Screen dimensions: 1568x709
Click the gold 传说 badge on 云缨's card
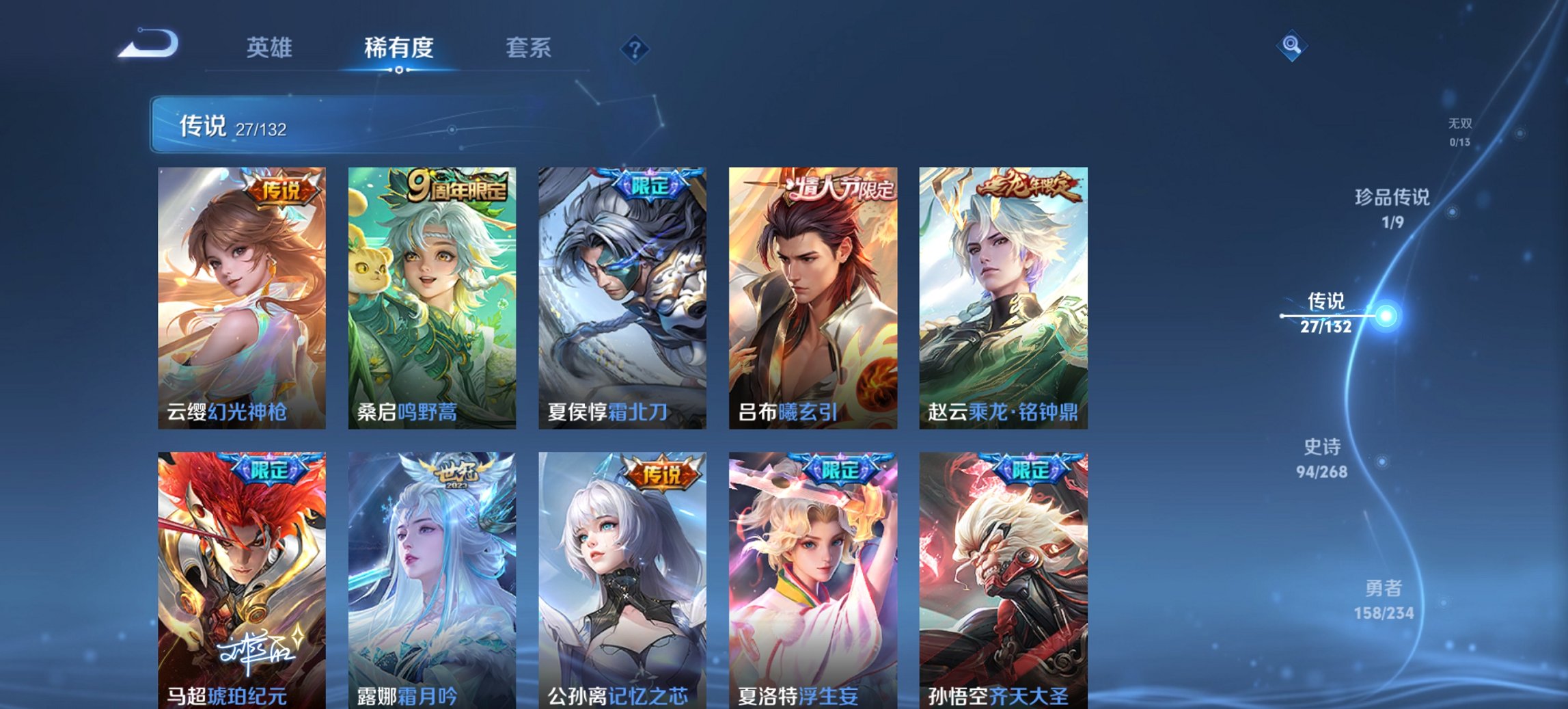(280, 191)
